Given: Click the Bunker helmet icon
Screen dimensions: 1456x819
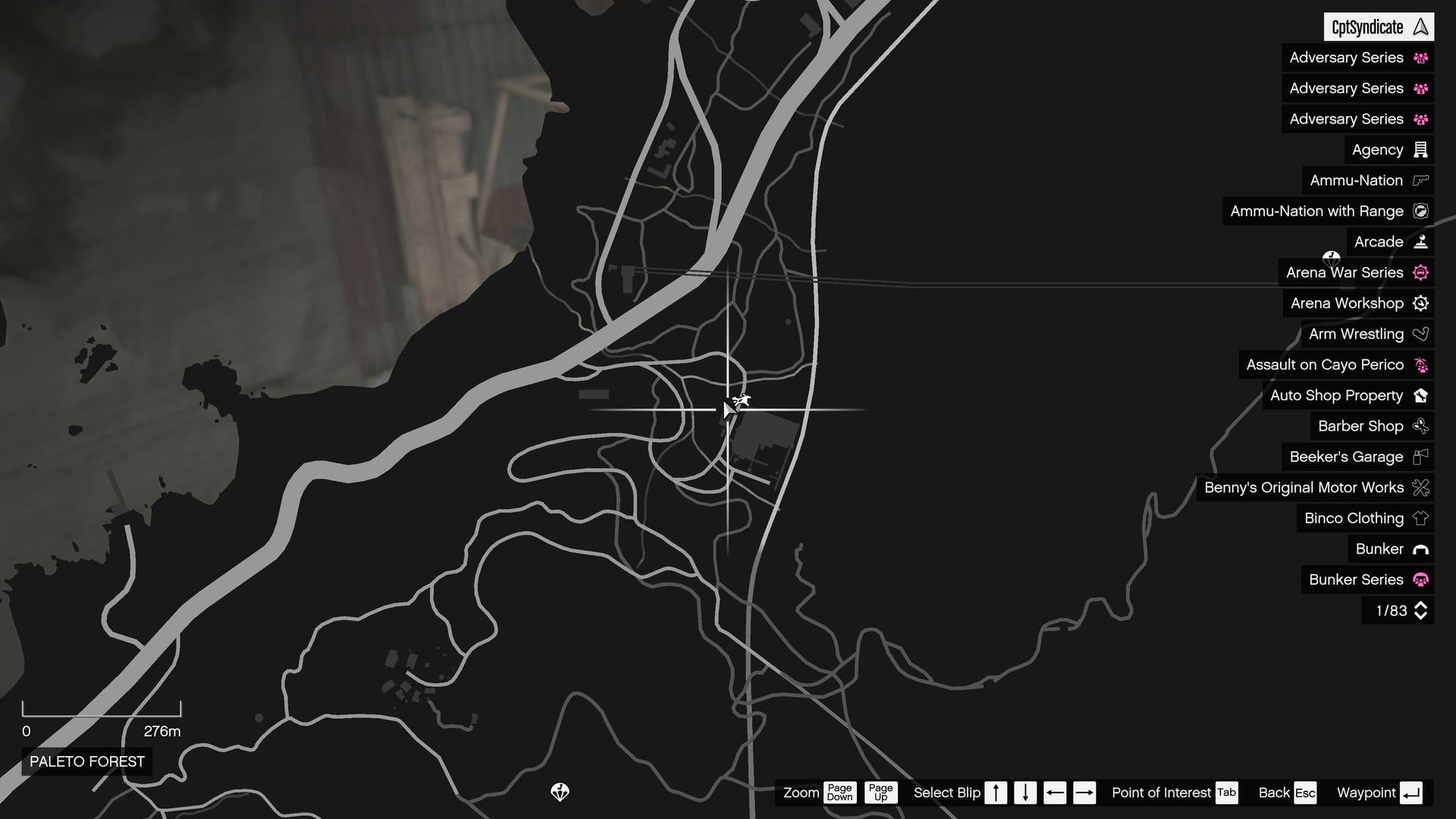Looking at the screenshot, I should tap(1420, 549).
